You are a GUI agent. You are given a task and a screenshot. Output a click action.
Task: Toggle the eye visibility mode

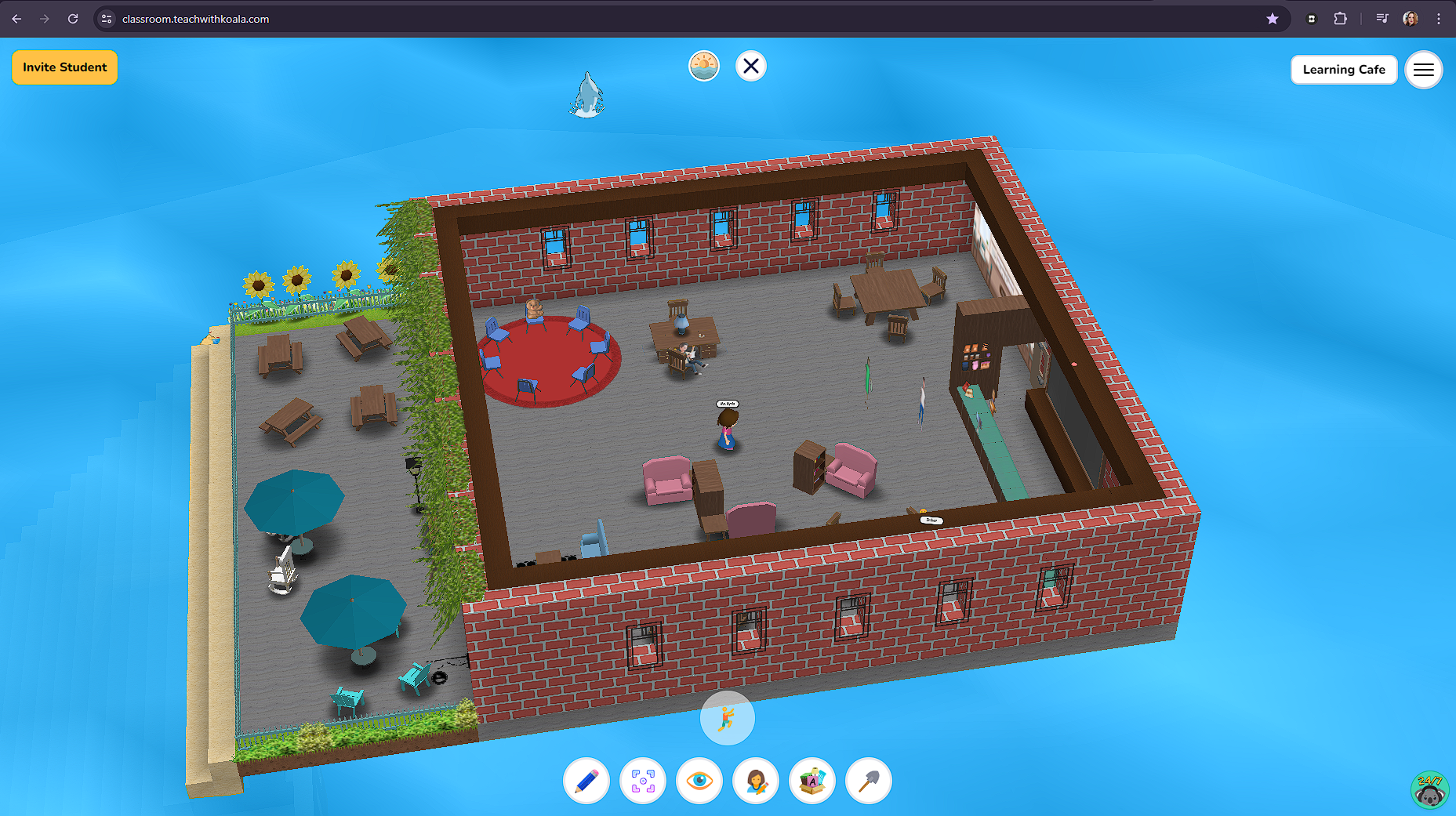click(x=699, y=781)
